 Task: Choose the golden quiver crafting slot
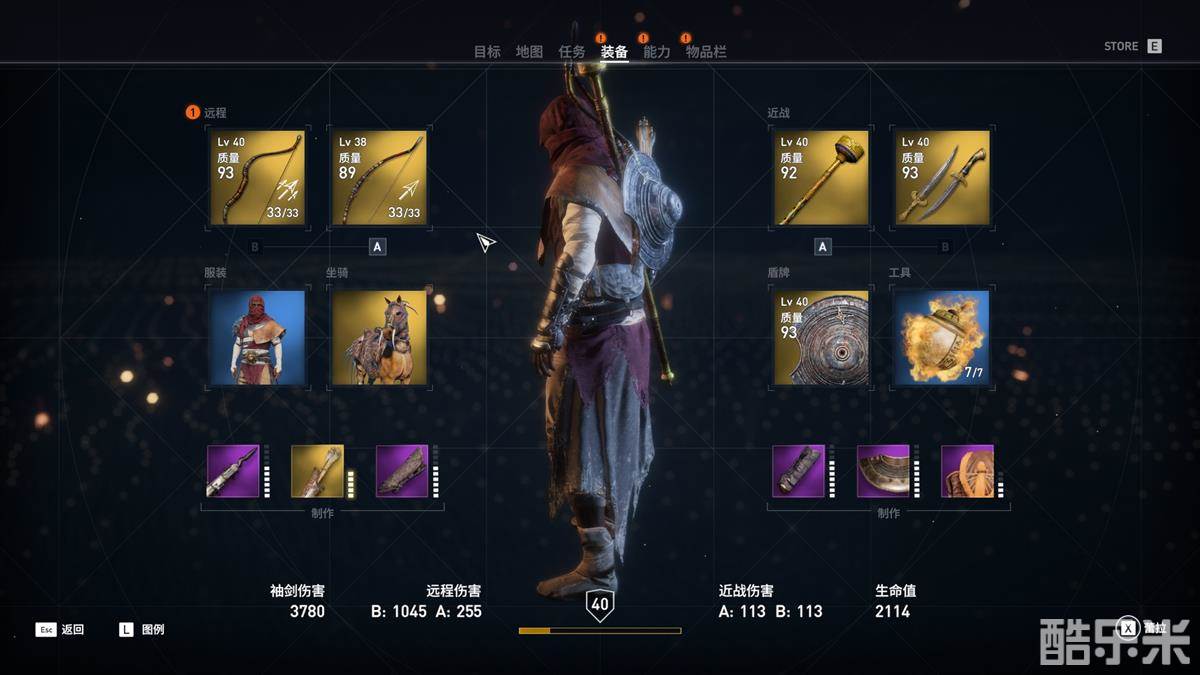(x=317, y=471)
